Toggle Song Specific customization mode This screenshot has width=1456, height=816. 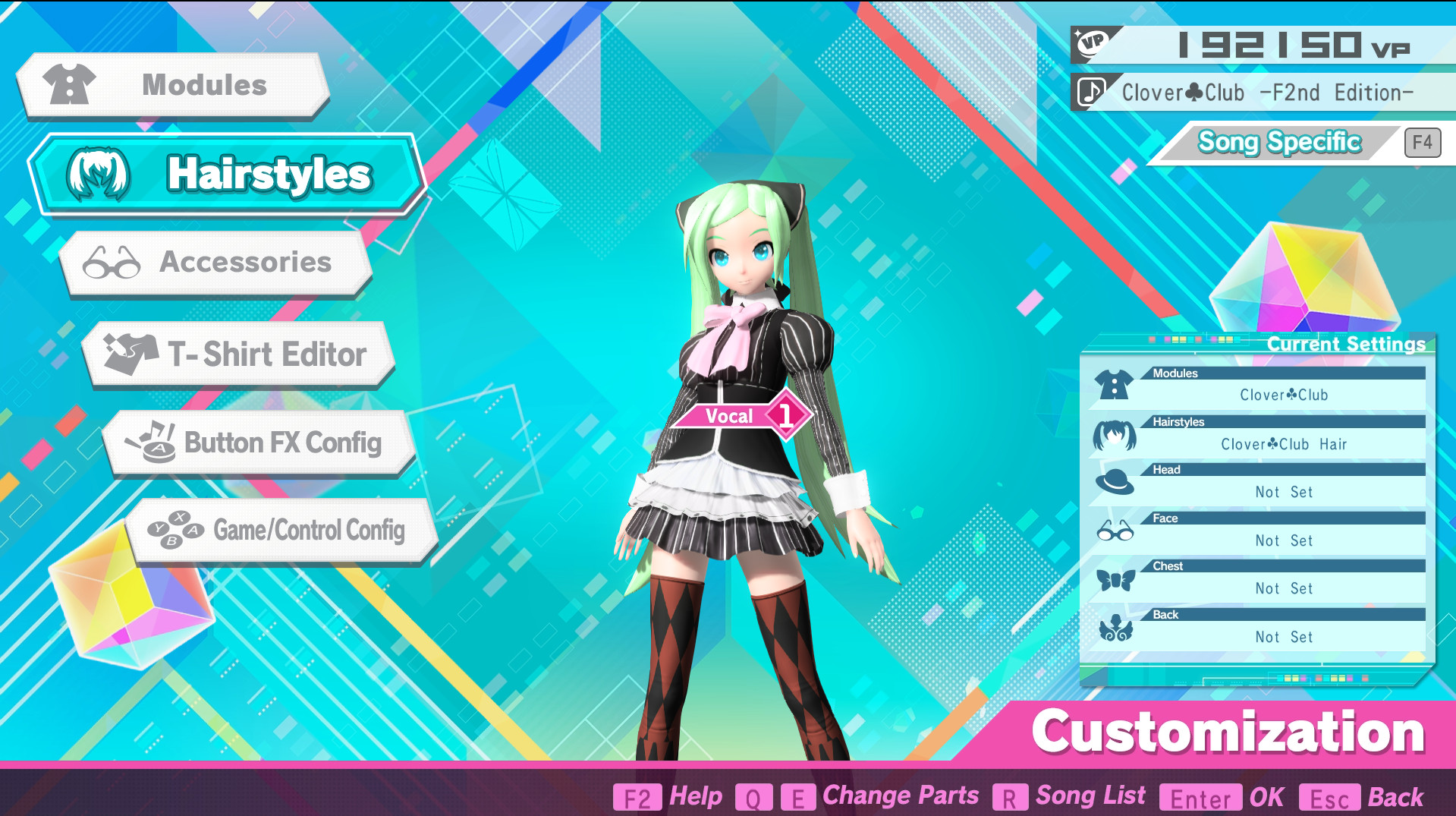1280,141
